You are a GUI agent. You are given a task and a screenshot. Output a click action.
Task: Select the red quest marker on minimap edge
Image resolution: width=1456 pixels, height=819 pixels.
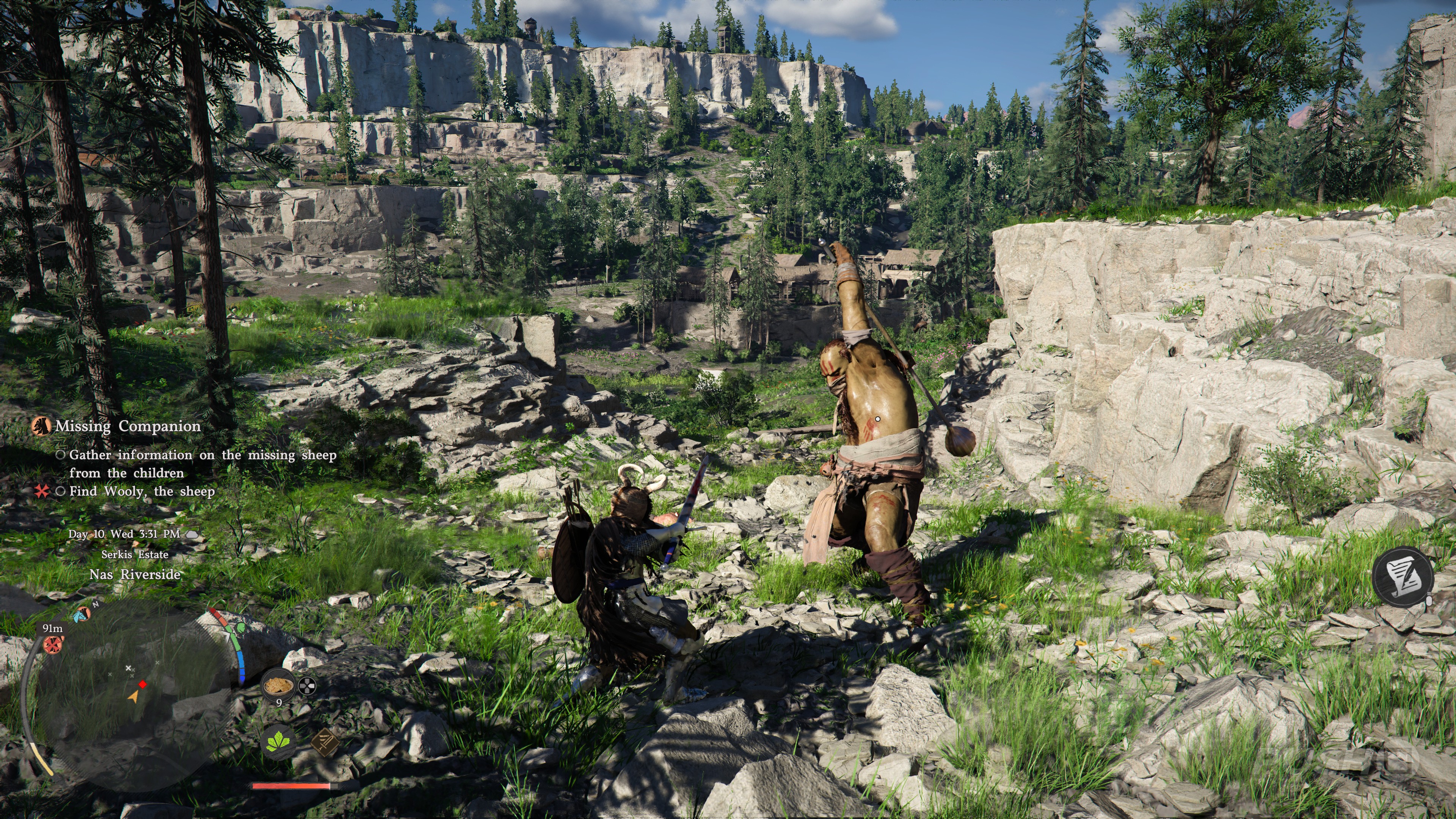(x=53, y=644)
